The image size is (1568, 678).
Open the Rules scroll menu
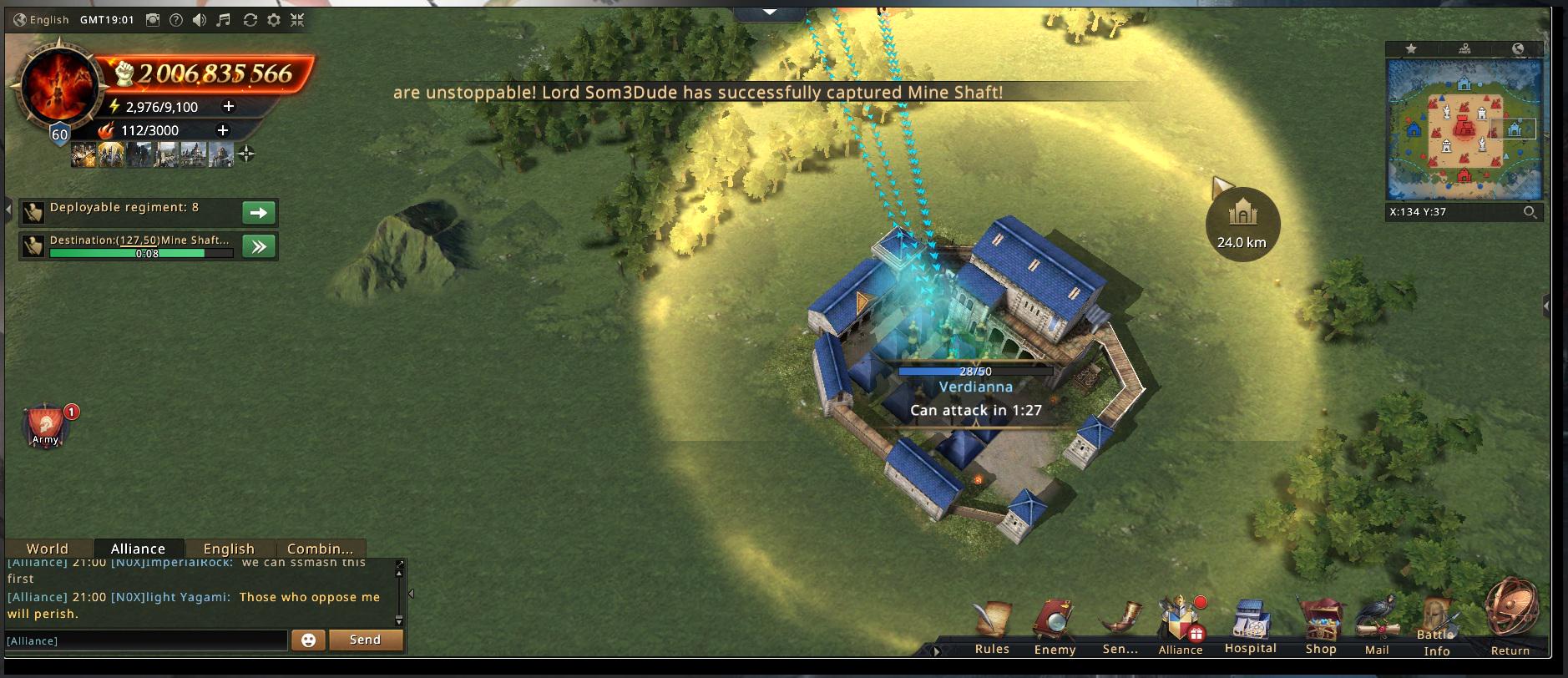[992, 627]
